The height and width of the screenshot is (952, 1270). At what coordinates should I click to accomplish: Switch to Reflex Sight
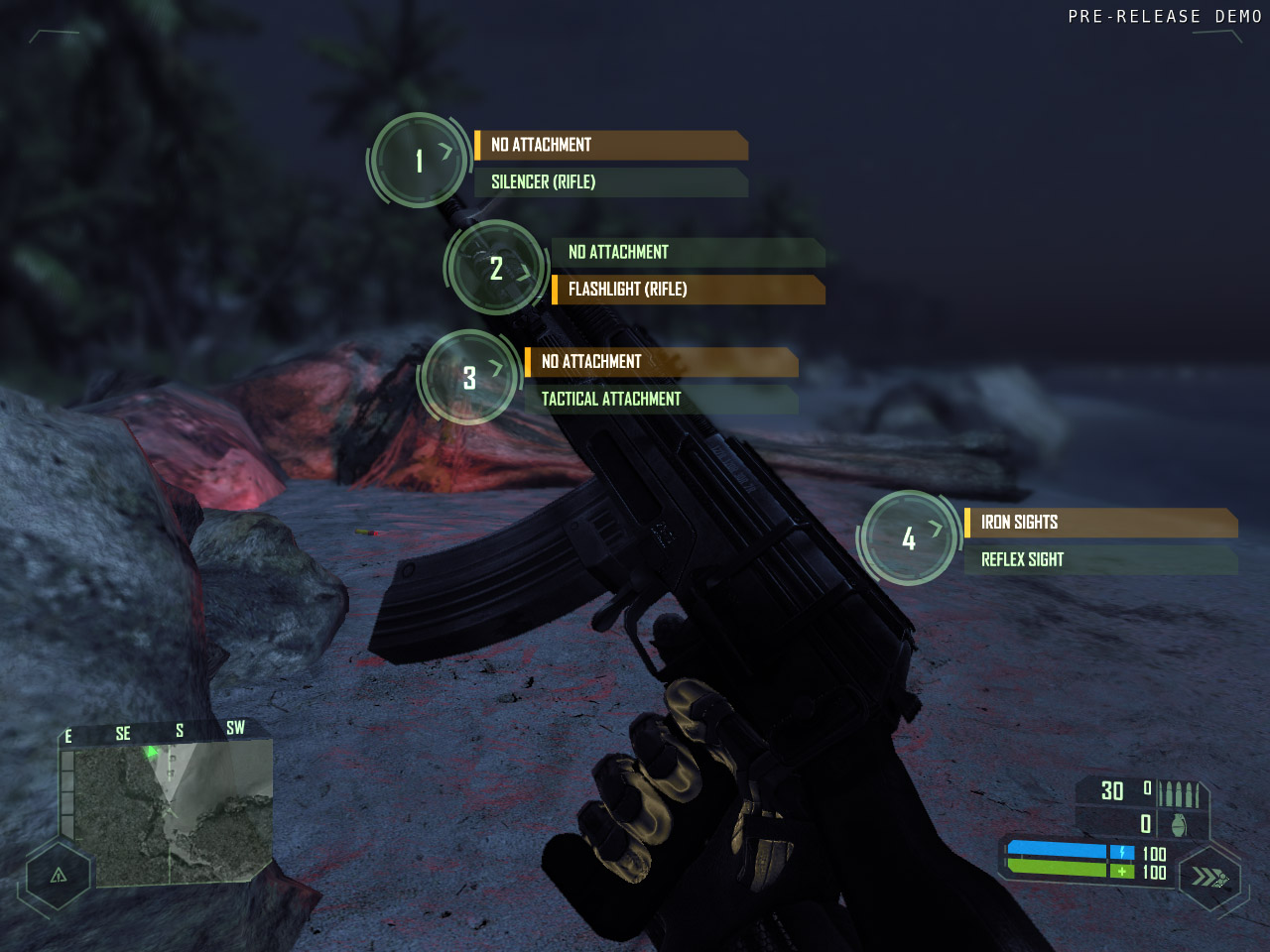(1099, 560)
